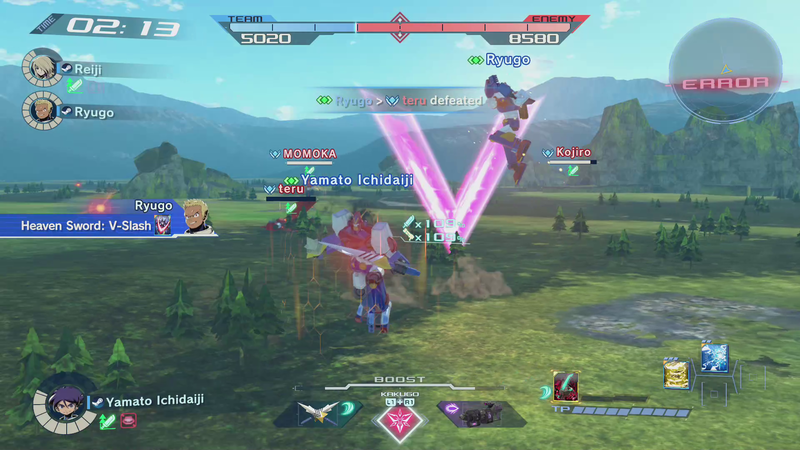The image size is (800, 450).
Task: Select the yellow skill card
Action: 674,372
